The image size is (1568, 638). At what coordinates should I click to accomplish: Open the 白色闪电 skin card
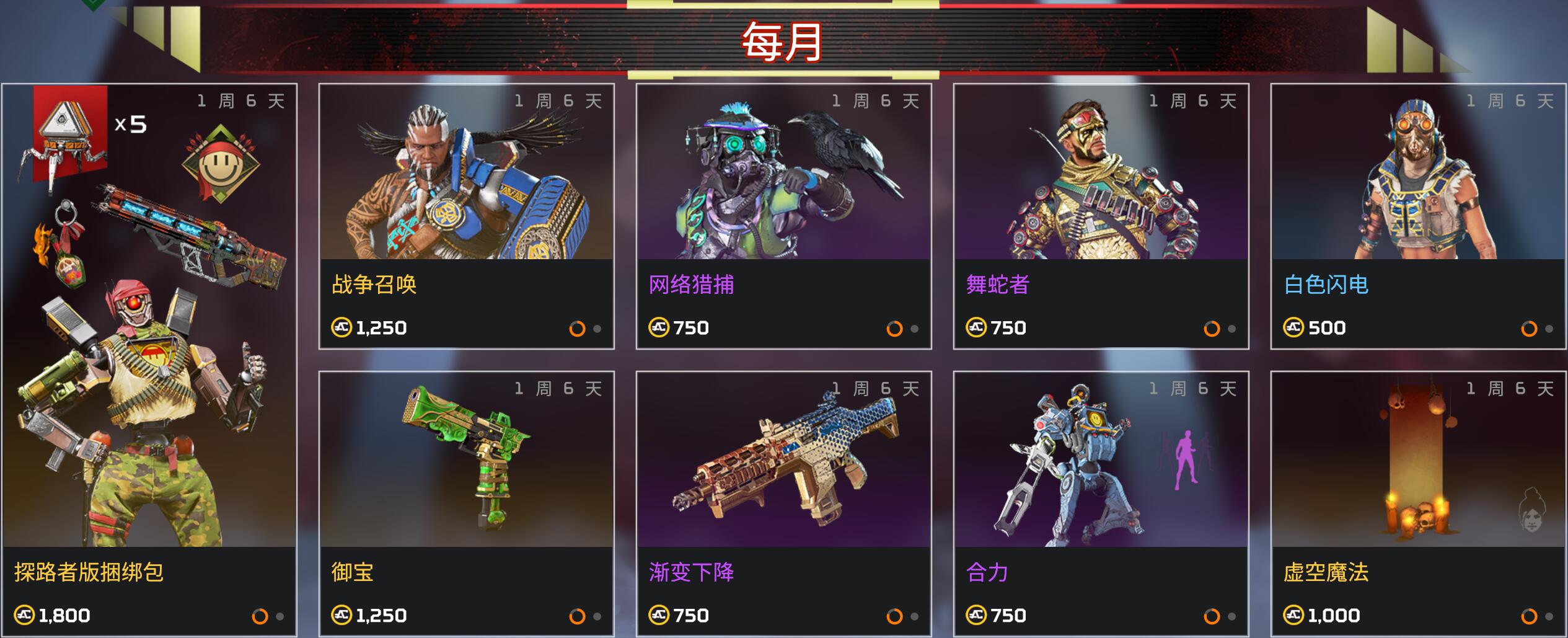point(1418,216)
